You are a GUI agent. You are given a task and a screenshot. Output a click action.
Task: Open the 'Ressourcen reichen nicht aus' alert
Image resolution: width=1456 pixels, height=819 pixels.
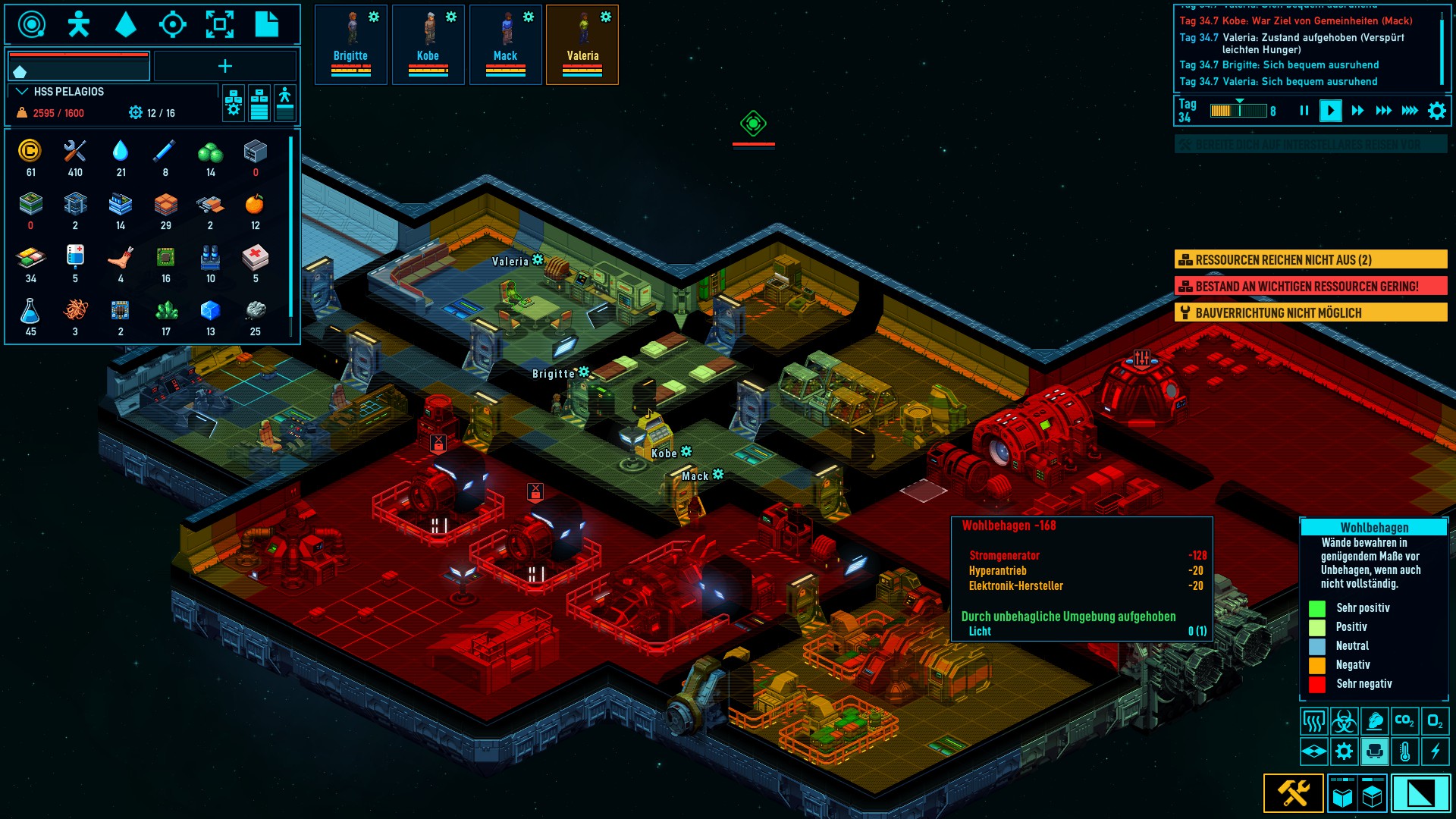(1310, 260)
